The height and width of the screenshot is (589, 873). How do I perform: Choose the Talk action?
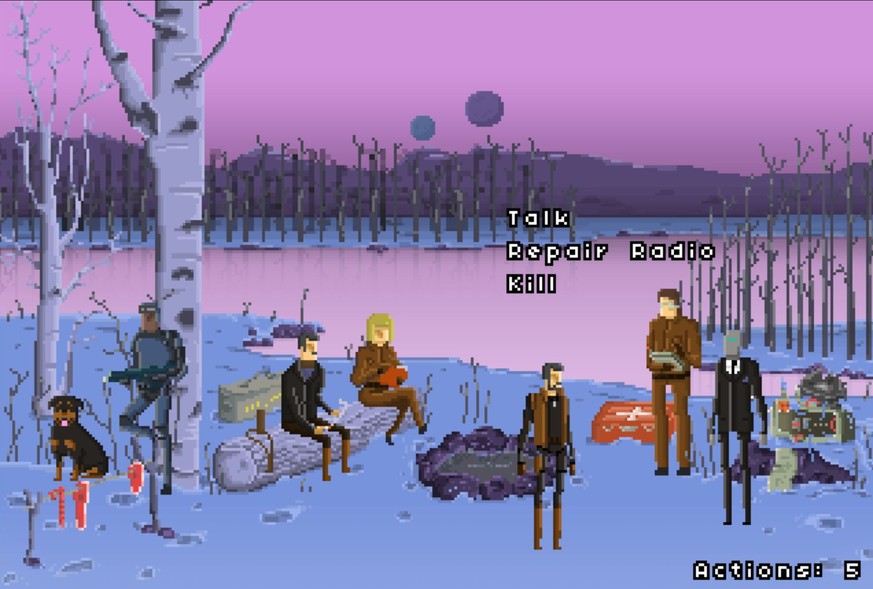pyautogui.click(x=538, y=218)
